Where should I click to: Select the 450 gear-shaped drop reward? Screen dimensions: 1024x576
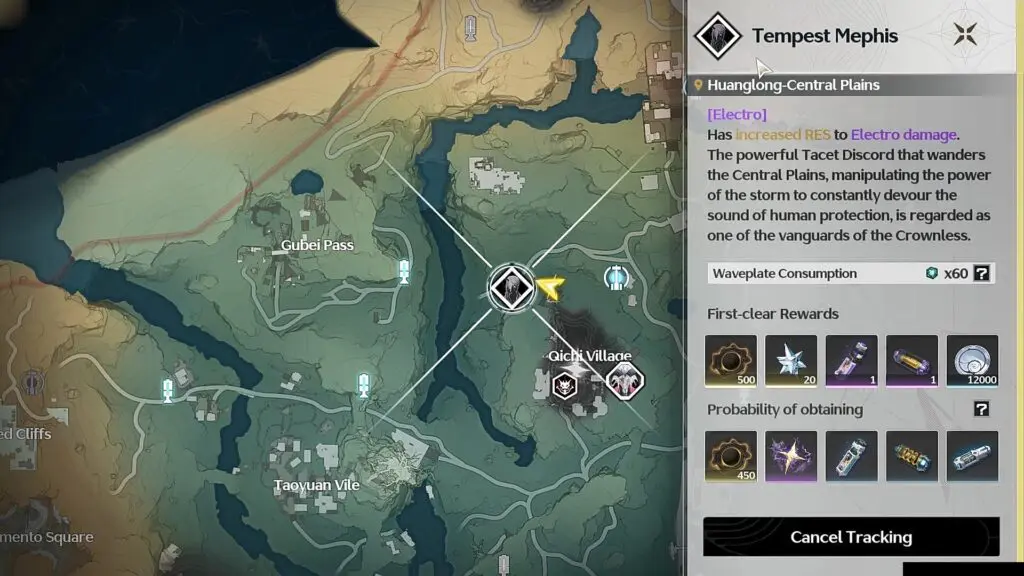[x=731, y=457]
